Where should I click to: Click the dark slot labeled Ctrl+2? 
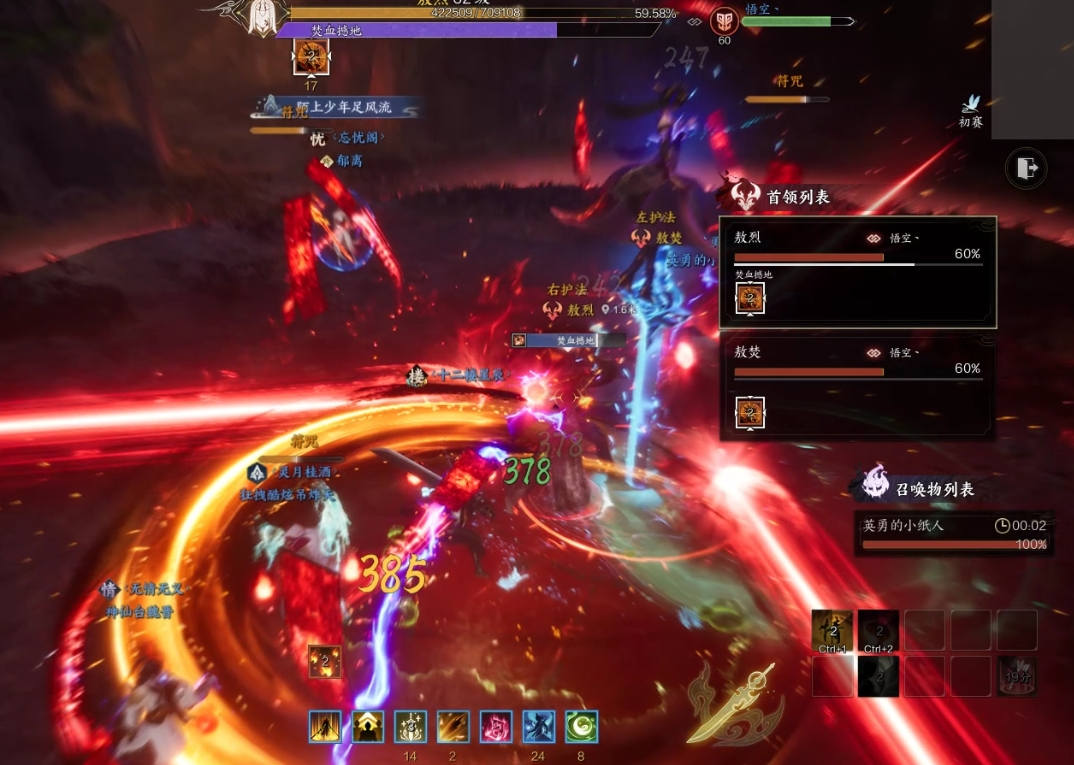(x=878, y=631)
